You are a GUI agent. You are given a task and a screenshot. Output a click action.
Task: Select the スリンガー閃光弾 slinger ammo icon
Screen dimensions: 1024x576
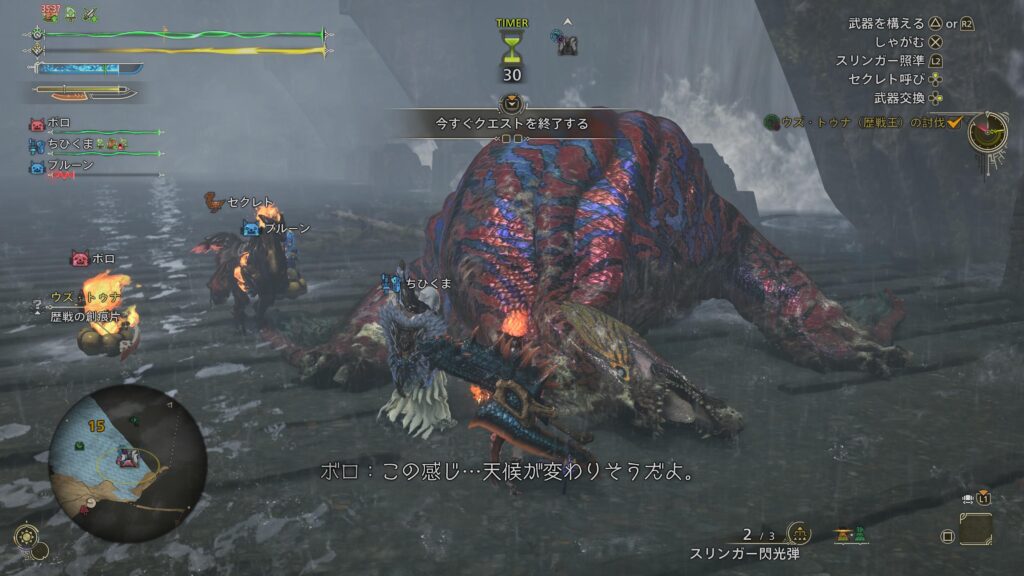click(798, 534)
